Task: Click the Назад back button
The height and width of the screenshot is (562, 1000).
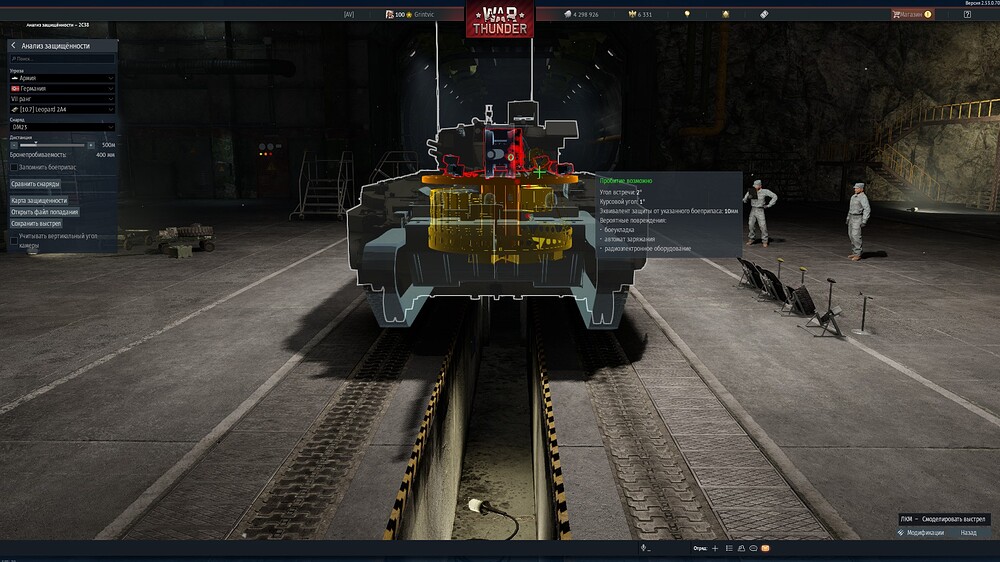Action: click(x=968, y=533)
